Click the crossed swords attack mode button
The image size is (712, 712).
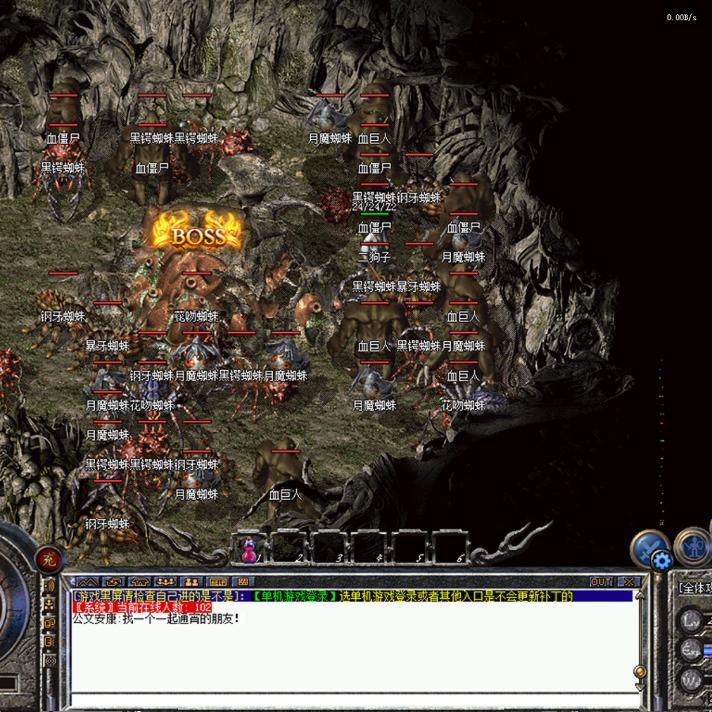(651, 545)
